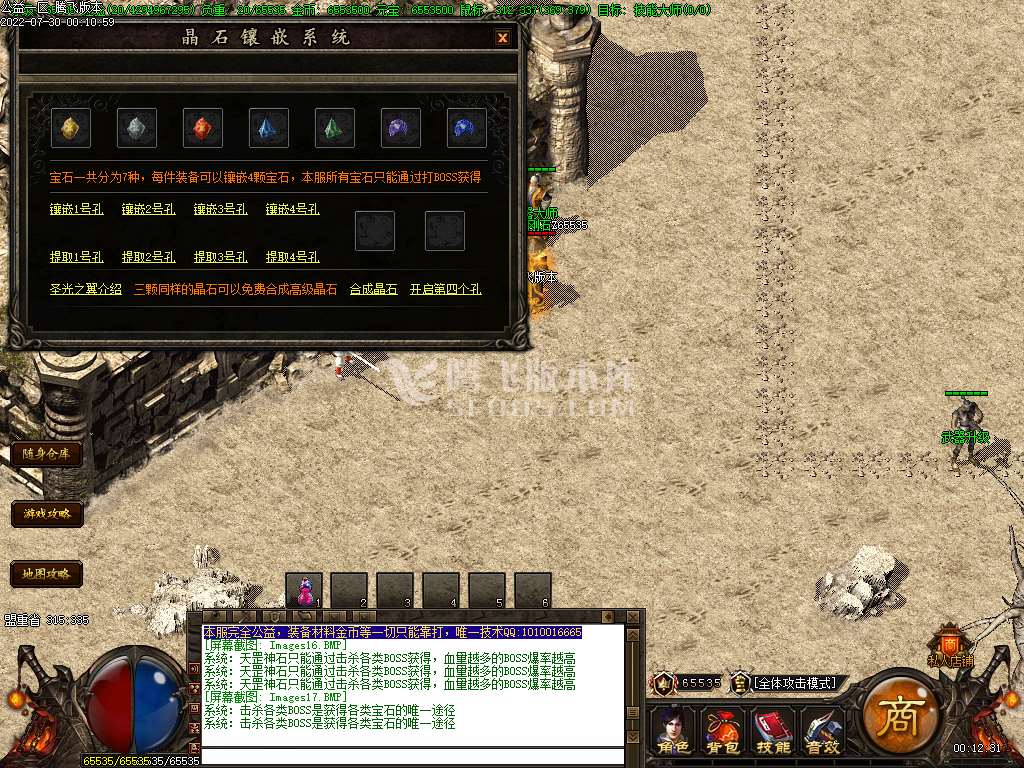Open the 背包 backpack
This screenshot has height=768, width=1024.
(x=722, y=731)
